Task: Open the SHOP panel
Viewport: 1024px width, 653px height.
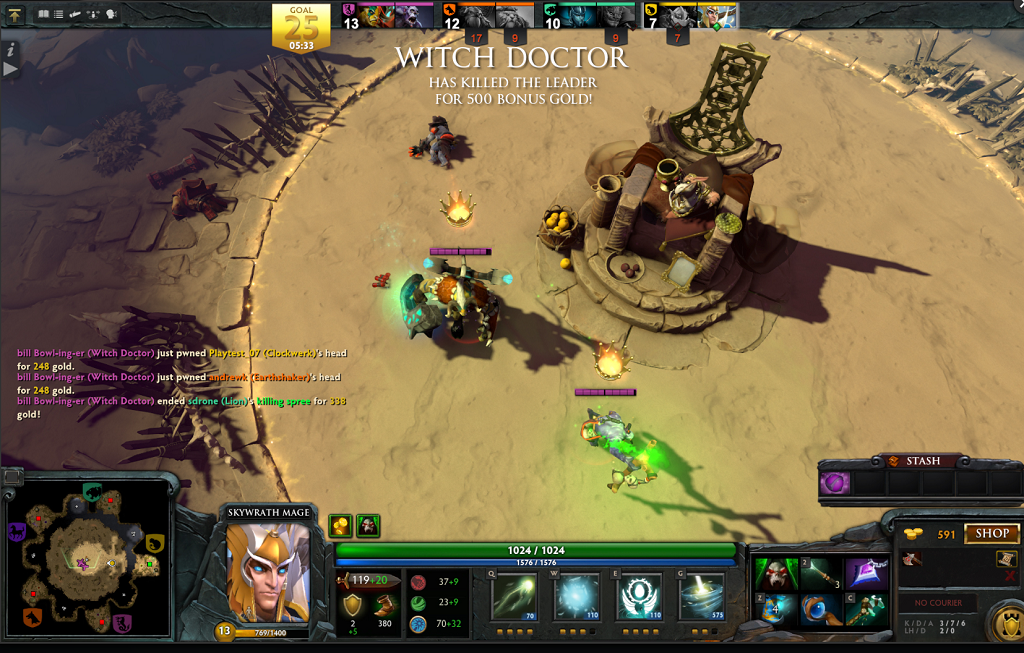Action: click(x=991, y=533)
